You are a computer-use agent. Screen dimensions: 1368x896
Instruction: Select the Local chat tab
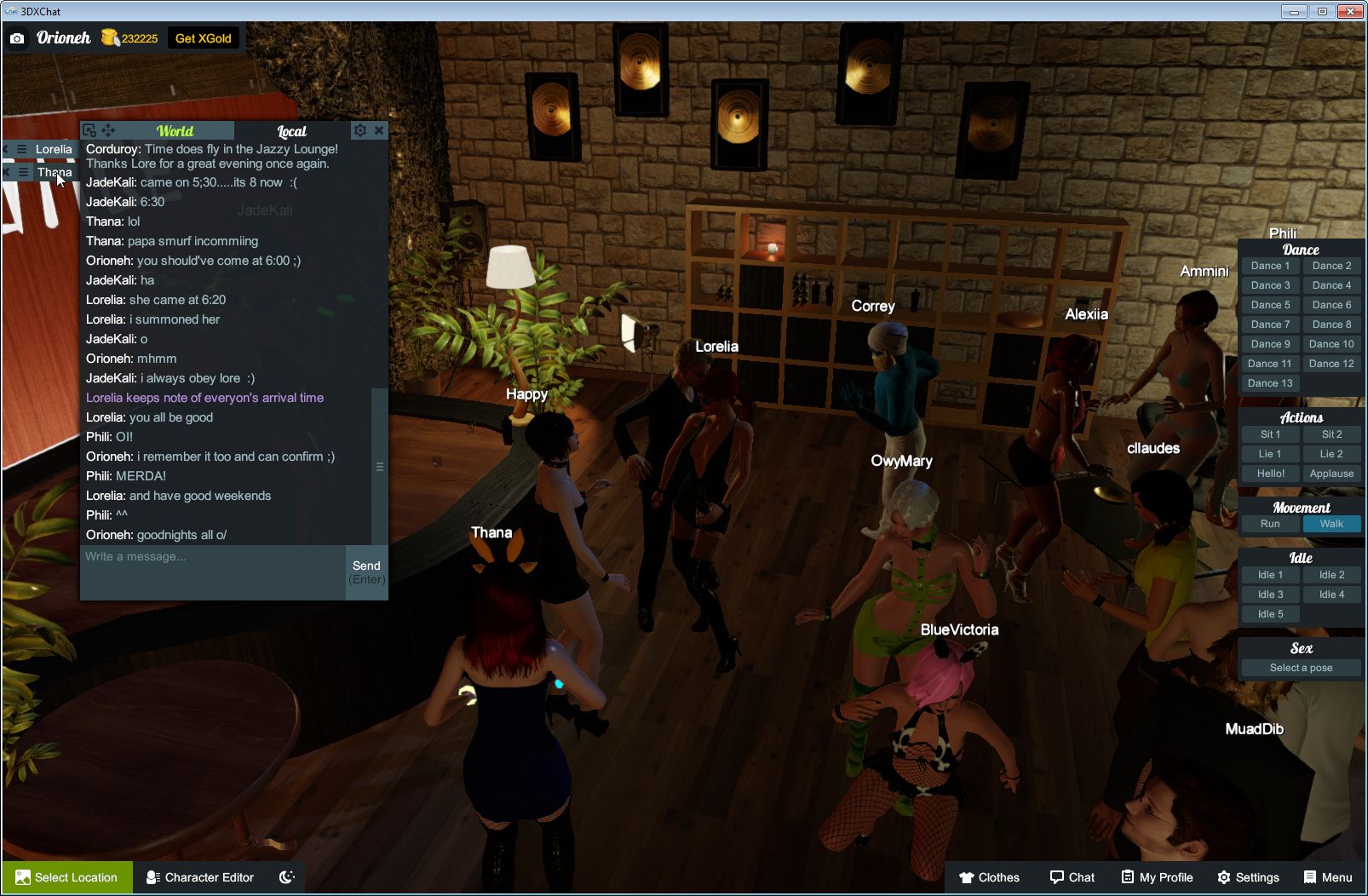click(x=290, y=130)
